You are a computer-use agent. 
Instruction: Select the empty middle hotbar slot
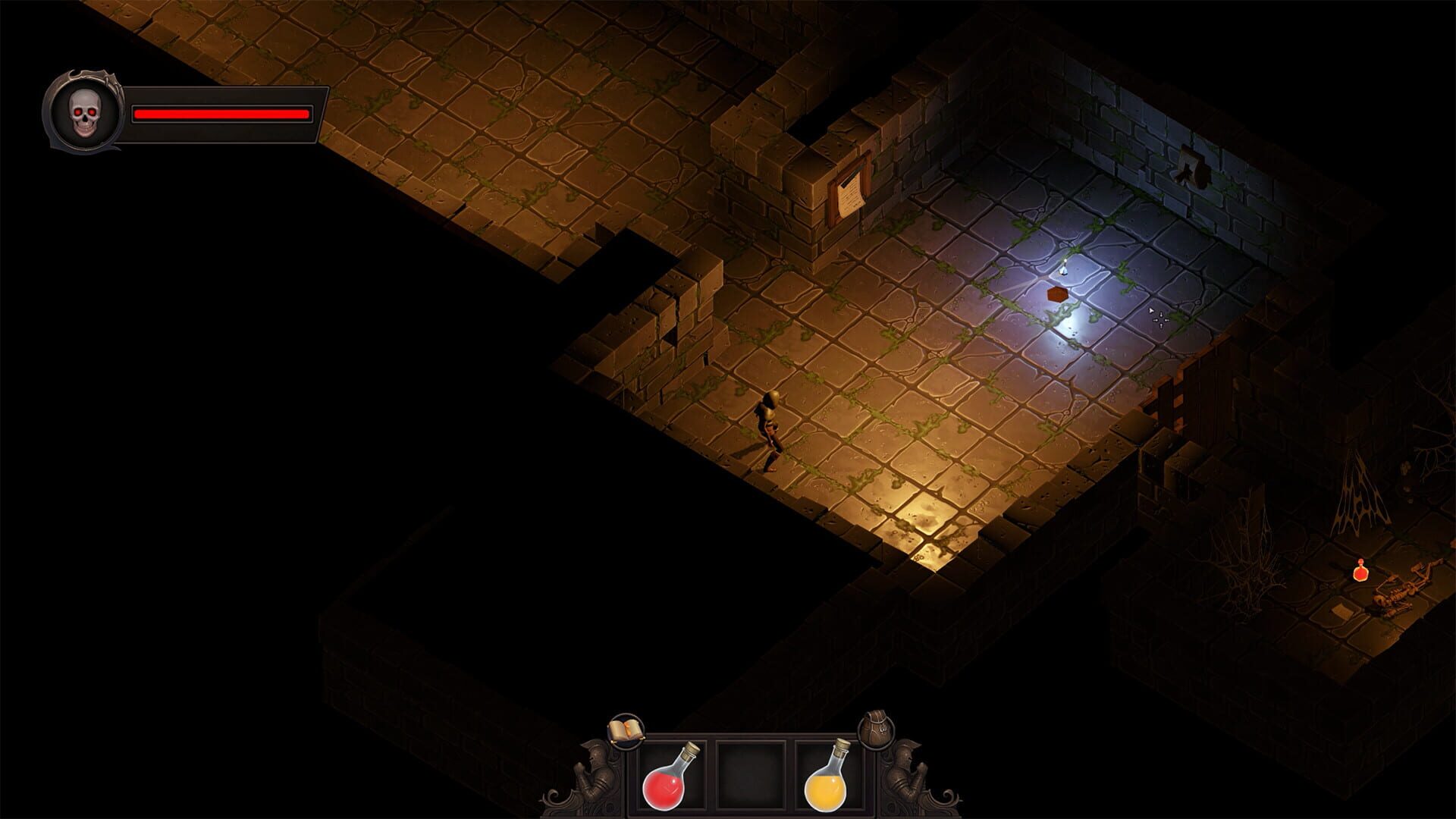pyautogui.click(x=751, y=775)
